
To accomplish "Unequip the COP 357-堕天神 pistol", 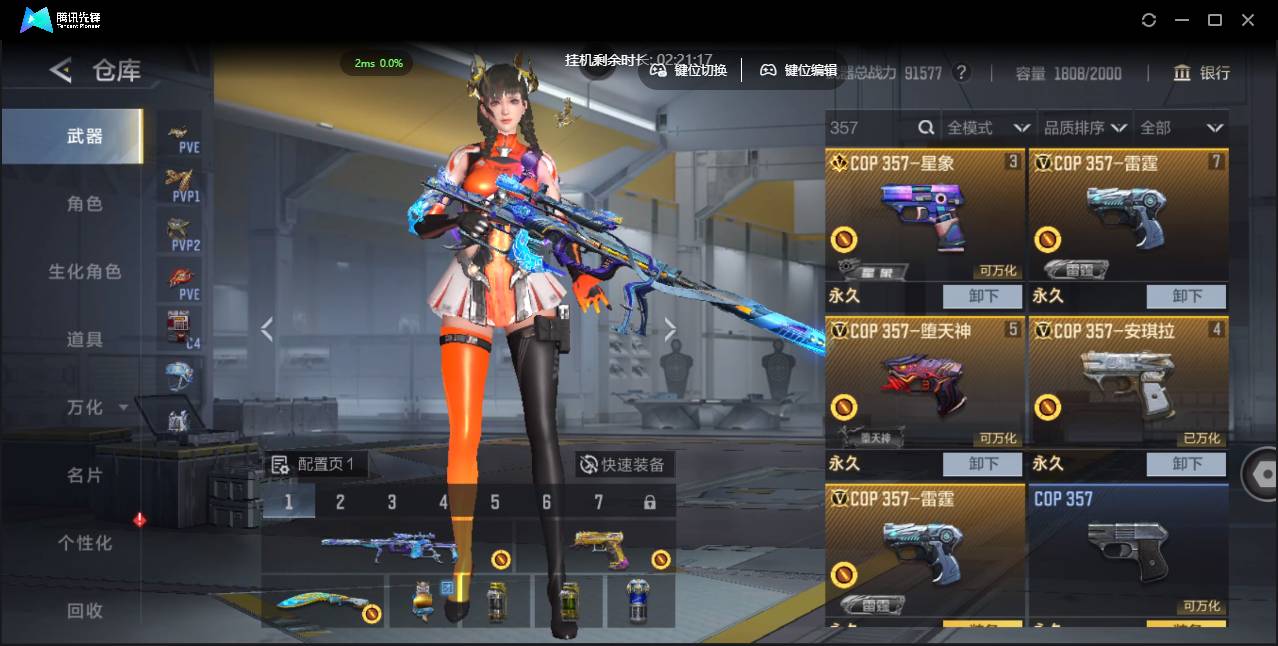I will (x=982, y=464).
